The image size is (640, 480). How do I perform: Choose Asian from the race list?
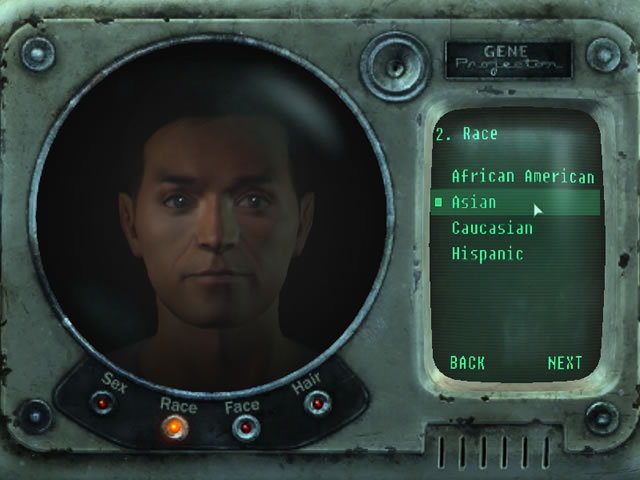[x=474, y=203]
